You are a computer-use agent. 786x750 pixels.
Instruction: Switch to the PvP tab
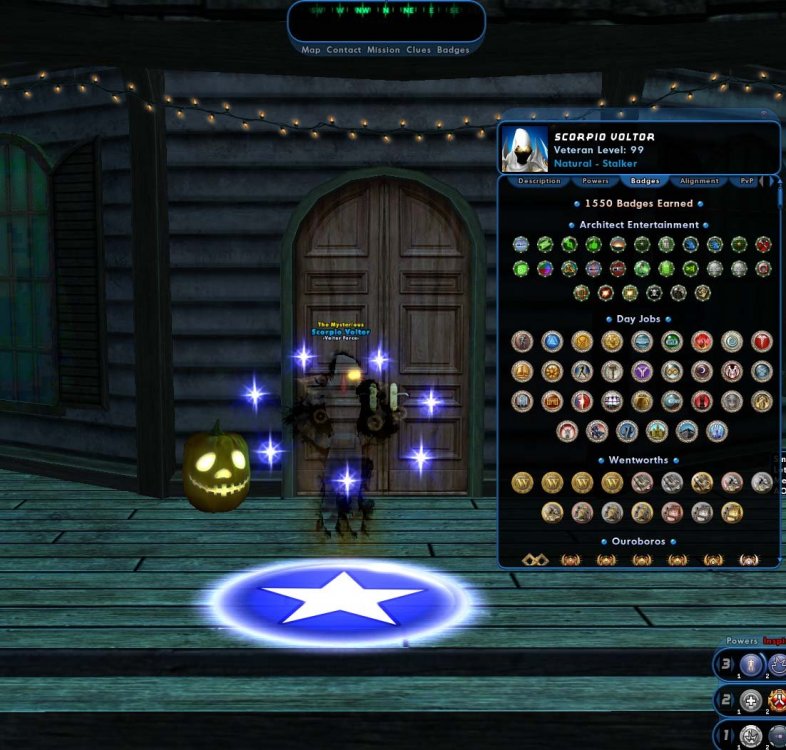(x=747, y=181)
